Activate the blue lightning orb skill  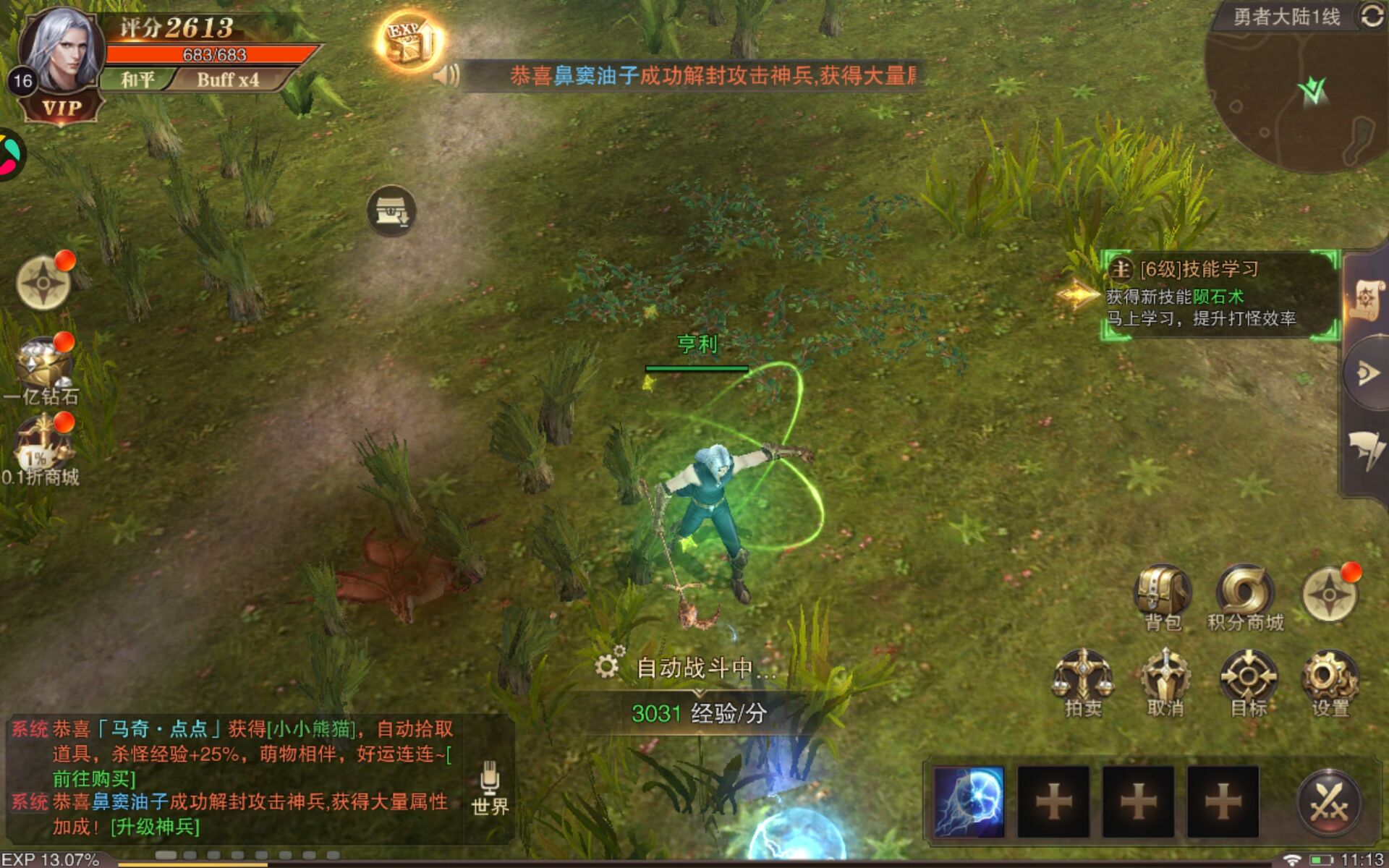point(969,801)
